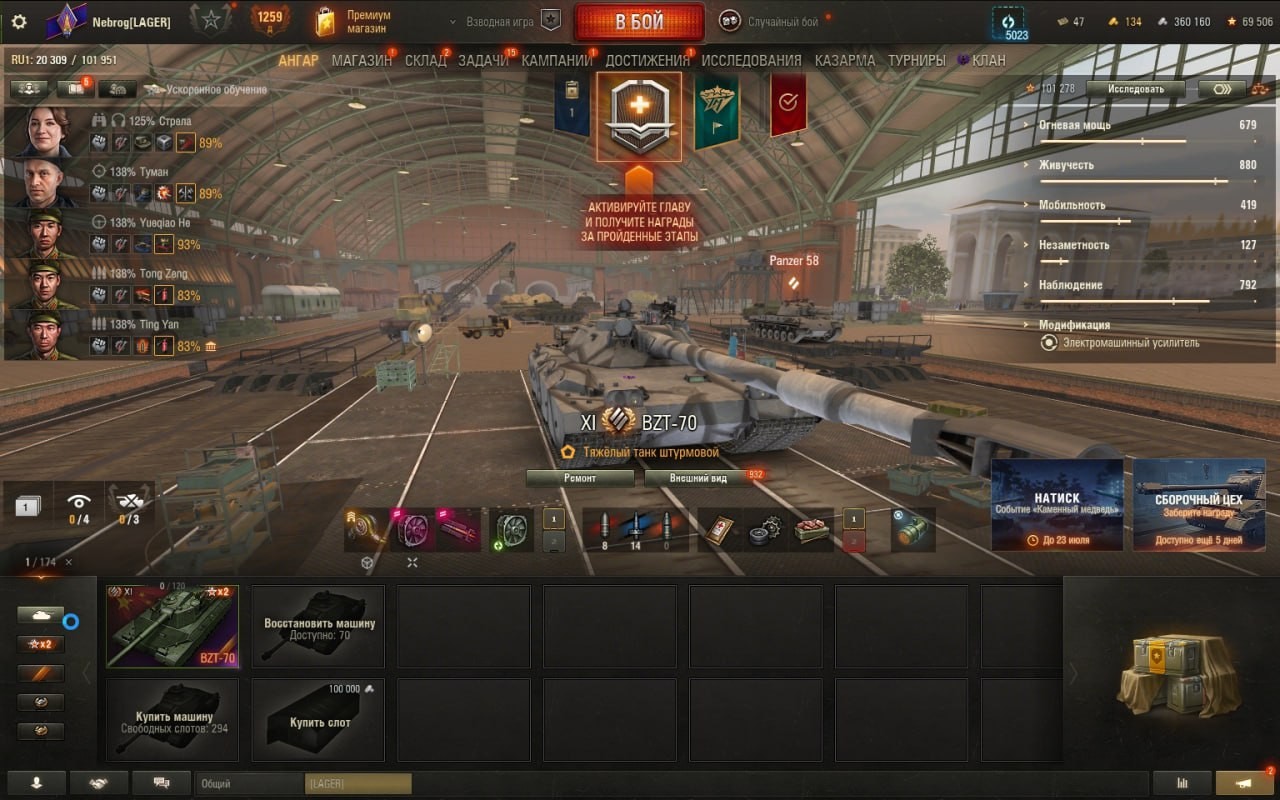
Task: Switch to the МАГАЗИН tab
Action: (361, 60)
